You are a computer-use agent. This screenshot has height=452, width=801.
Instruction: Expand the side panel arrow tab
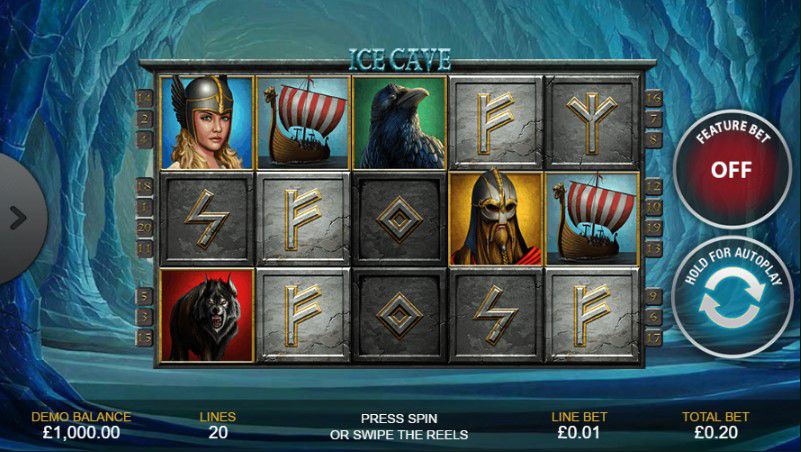click(18, 216)
